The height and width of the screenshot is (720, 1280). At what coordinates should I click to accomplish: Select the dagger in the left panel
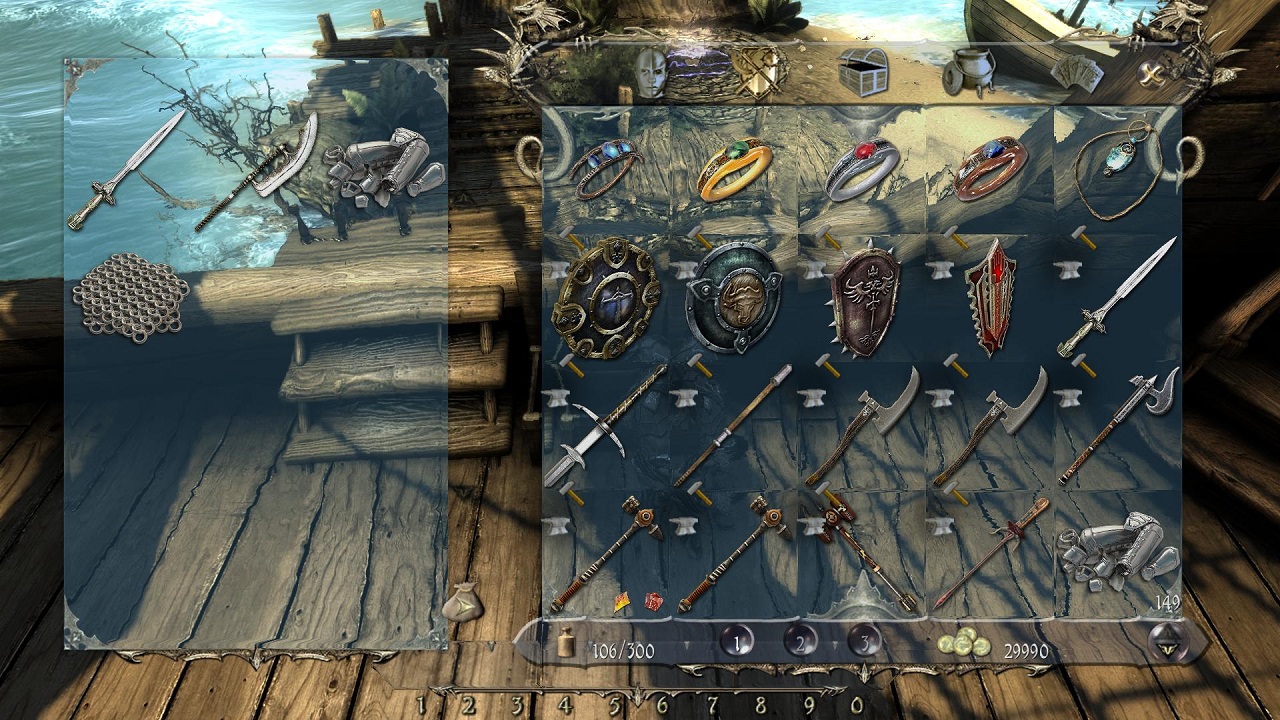point(127,170)
